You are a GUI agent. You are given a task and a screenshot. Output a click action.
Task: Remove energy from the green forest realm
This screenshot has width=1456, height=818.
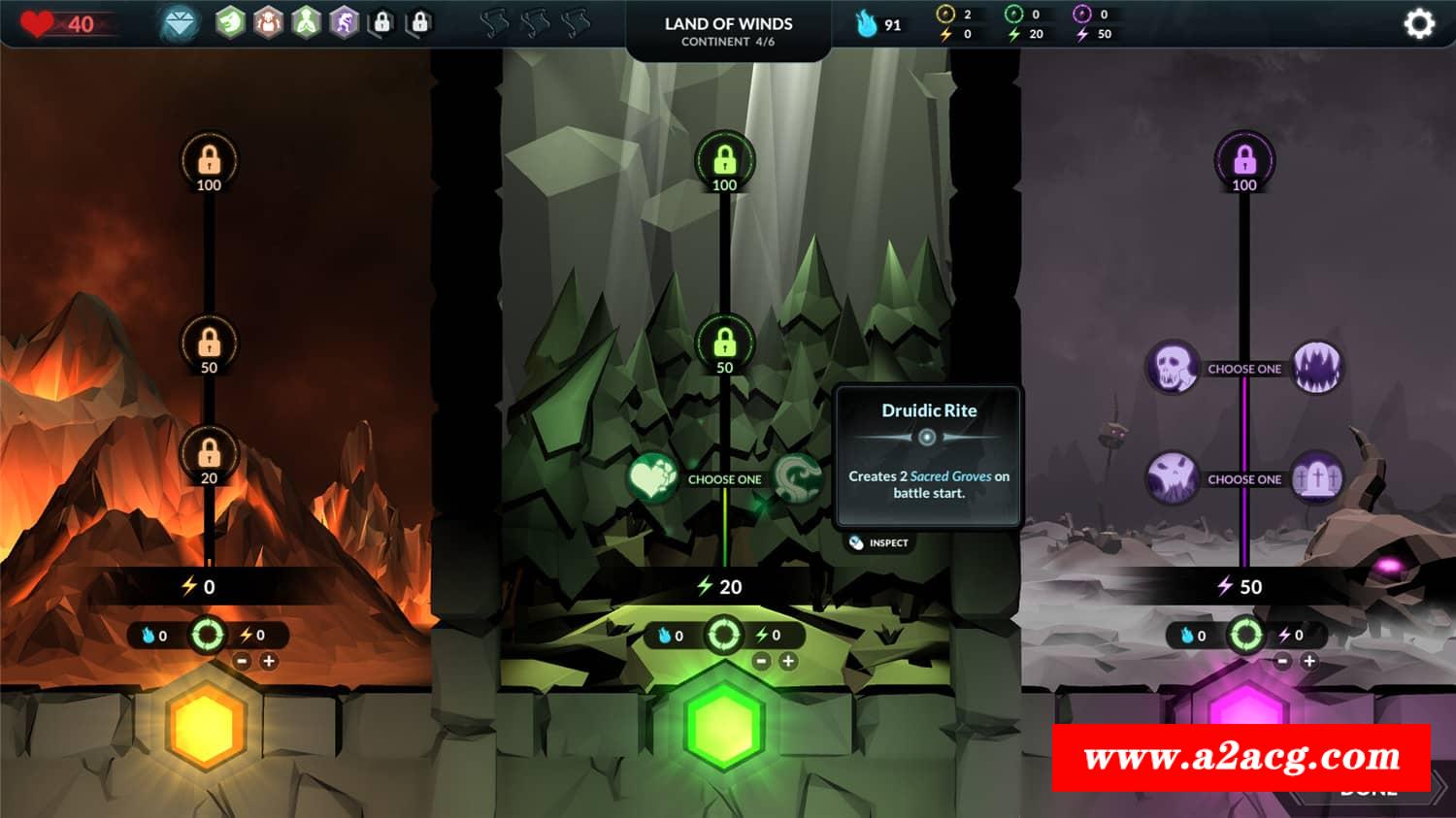click(762, 662)
